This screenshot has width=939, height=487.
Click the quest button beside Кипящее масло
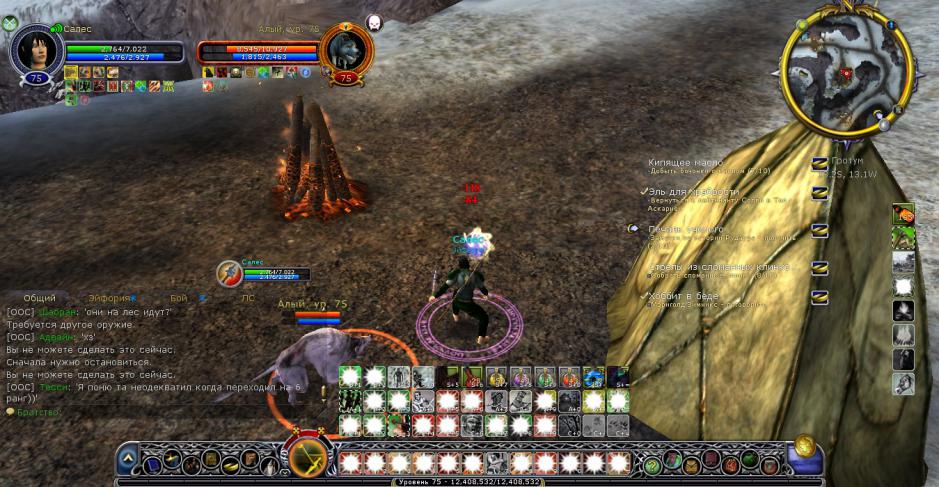tap(819, 163)
